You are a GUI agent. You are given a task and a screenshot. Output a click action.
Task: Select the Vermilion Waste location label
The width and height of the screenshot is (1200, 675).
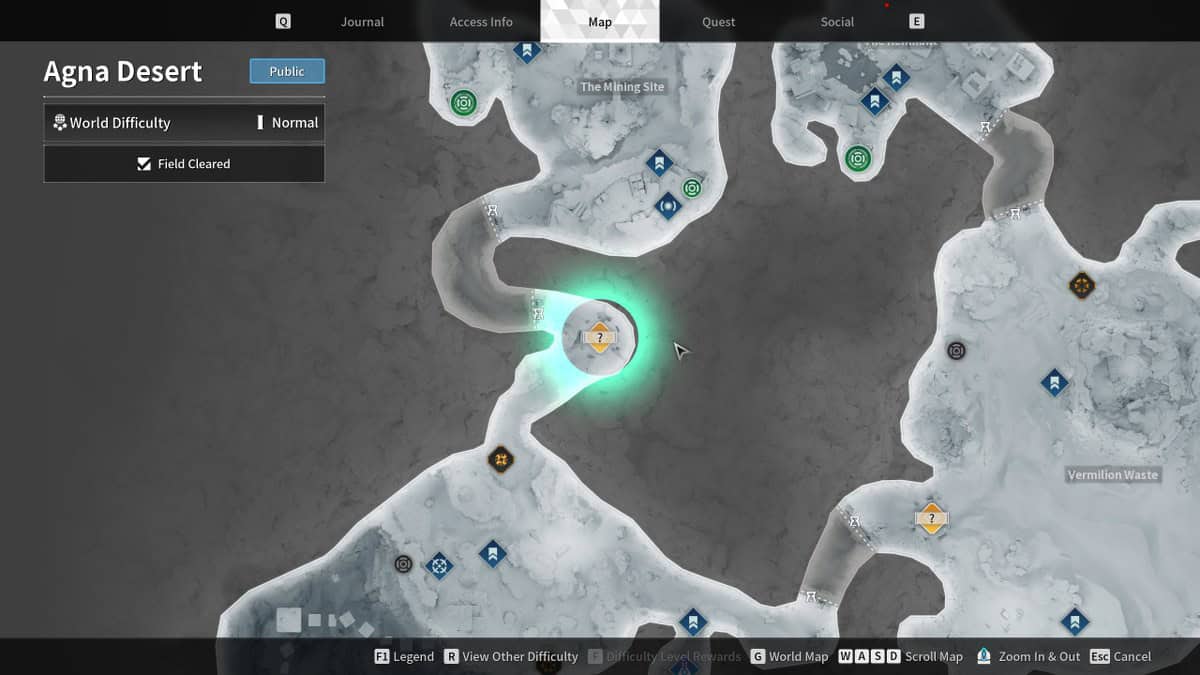tap(1112, 475)
